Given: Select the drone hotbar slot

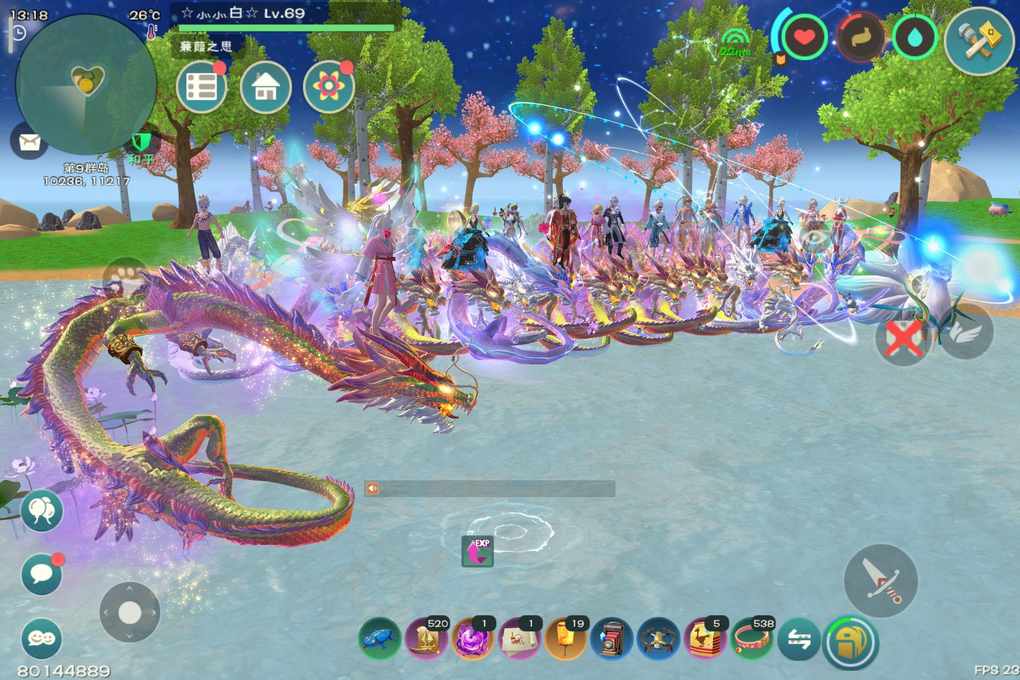Looking at the screenshot, I should click(x=659, y=639).
